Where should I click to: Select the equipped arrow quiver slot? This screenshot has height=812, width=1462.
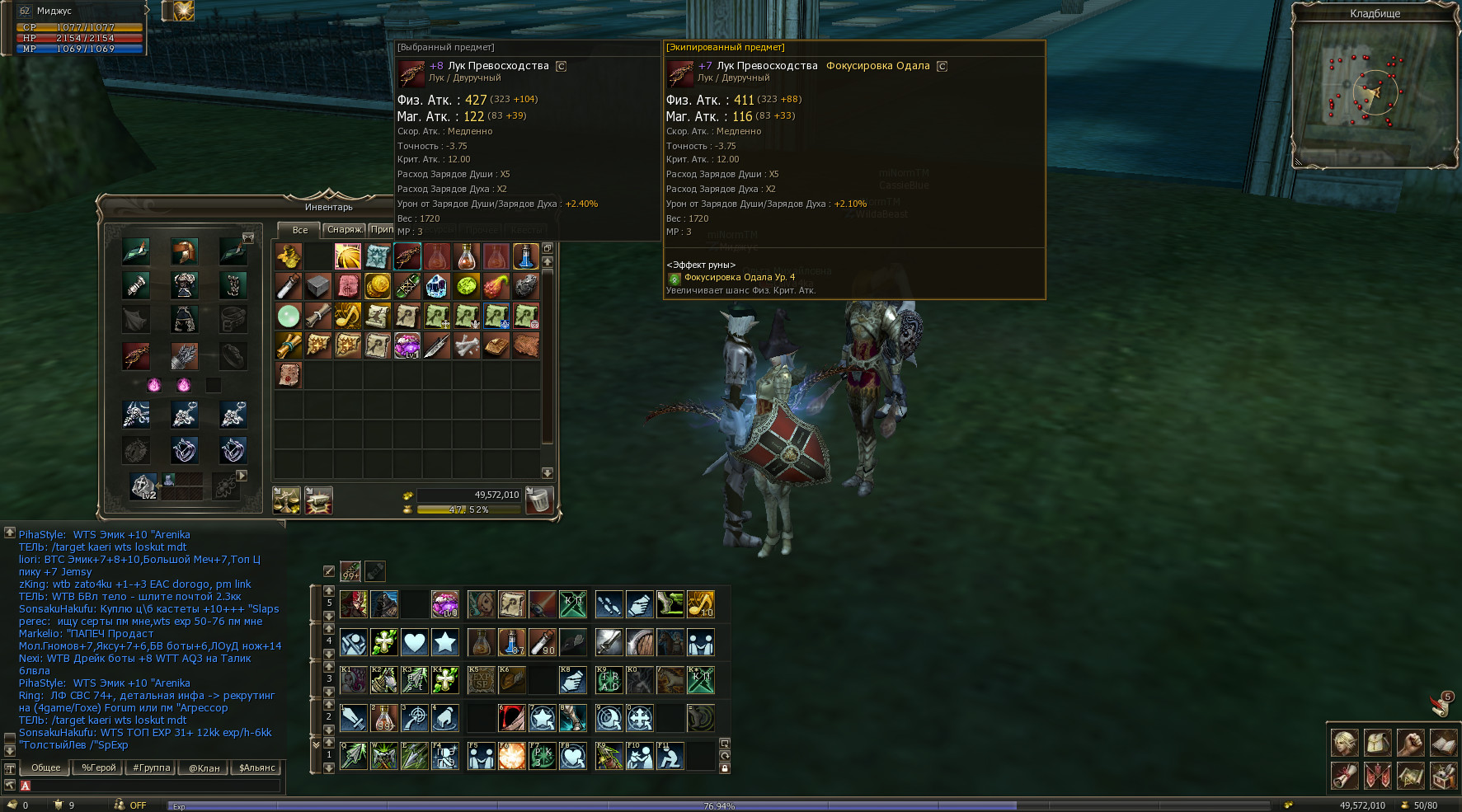pyautogui.click(x=184, y=356)
